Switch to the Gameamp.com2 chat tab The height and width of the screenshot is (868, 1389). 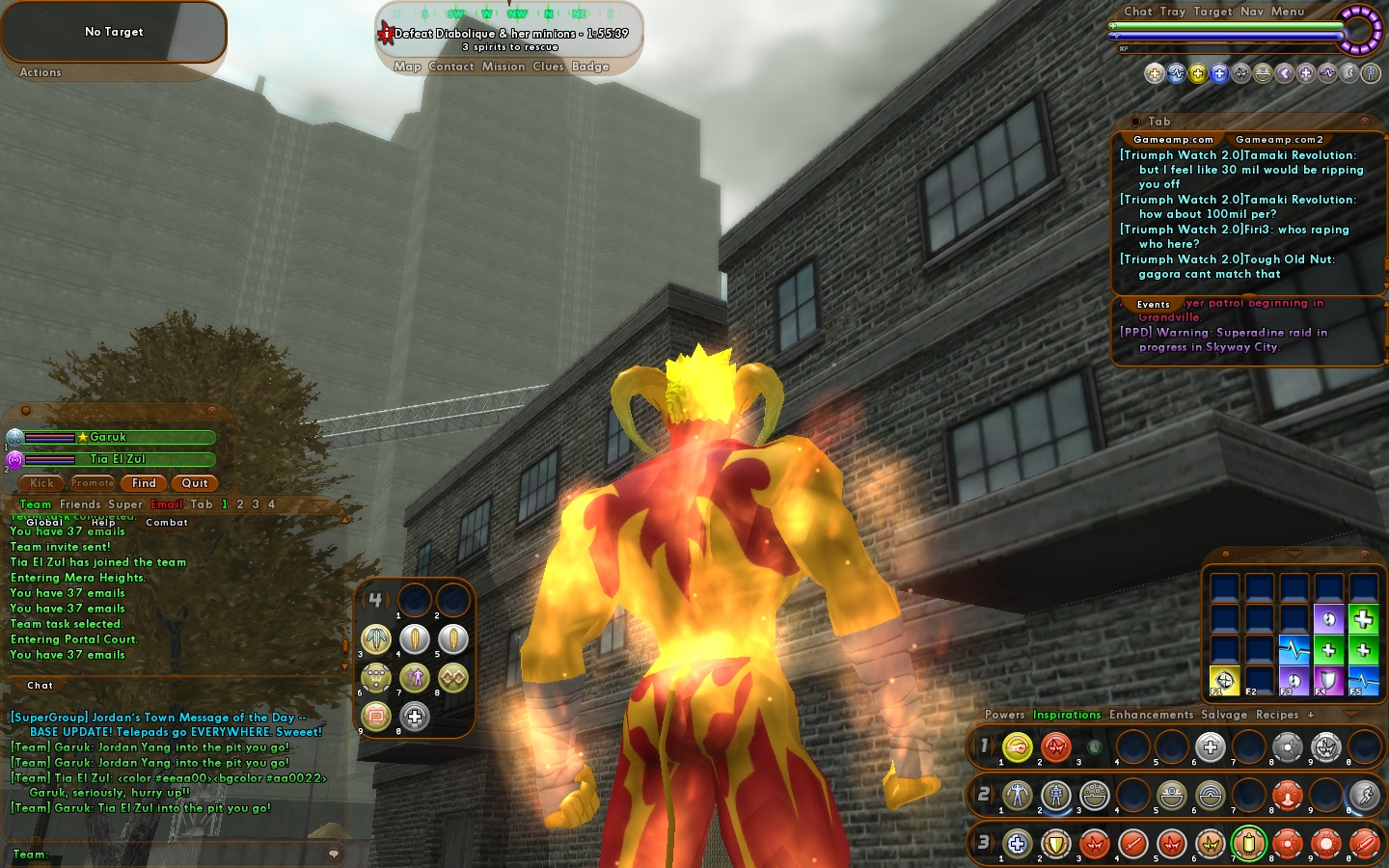click(x=1279, y=140)
